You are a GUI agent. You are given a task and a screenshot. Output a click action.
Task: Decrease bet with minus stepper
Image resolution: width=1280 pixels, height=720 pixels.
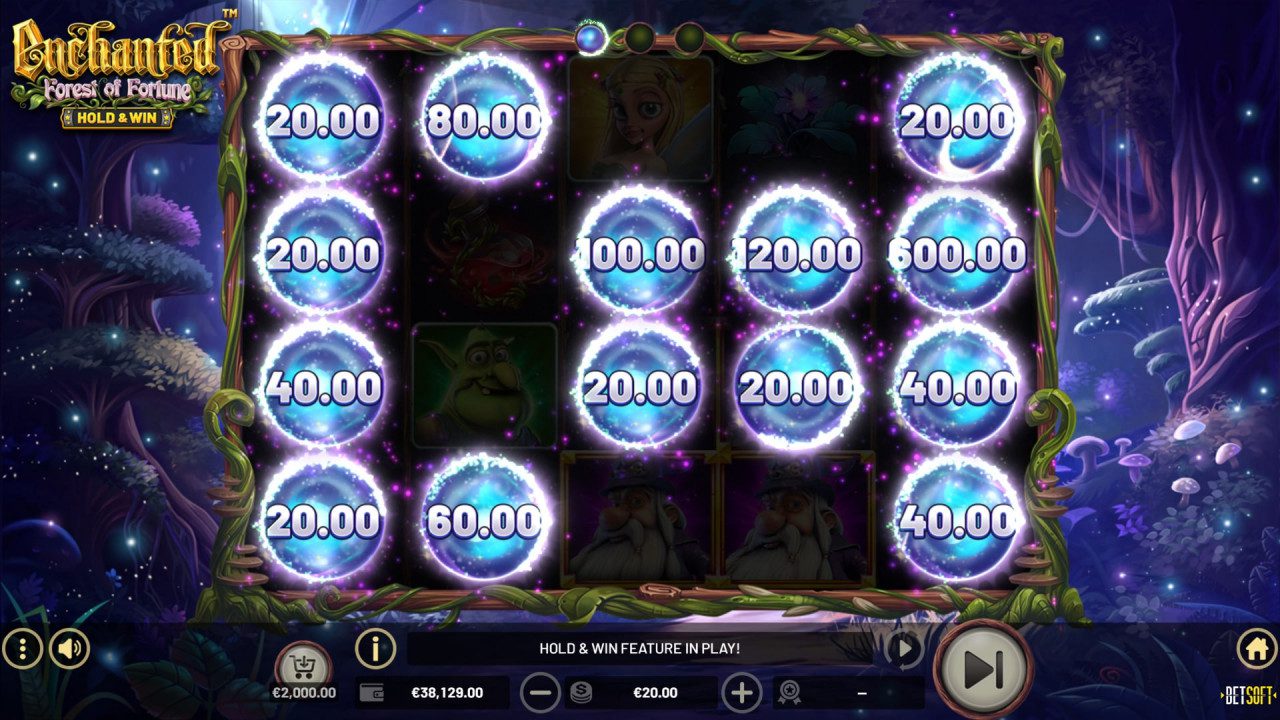[x=542, y=691]
